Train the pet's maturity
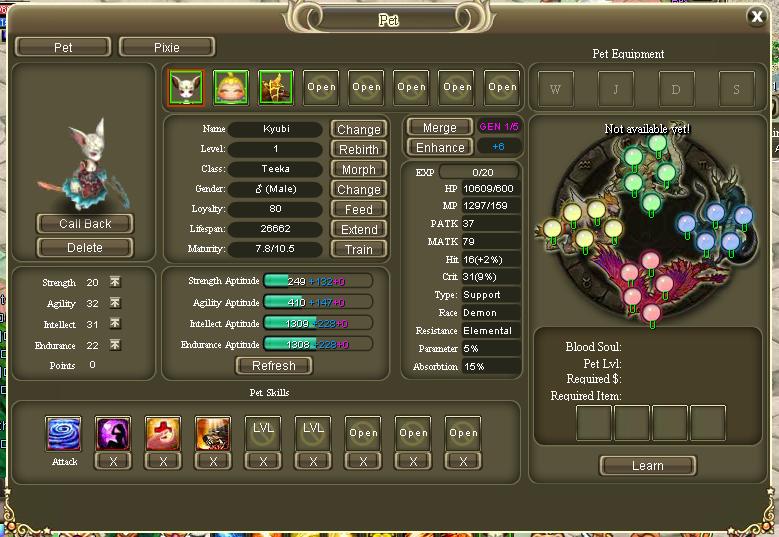The width and height of the screenshot is (779, 537). (358, 249)
